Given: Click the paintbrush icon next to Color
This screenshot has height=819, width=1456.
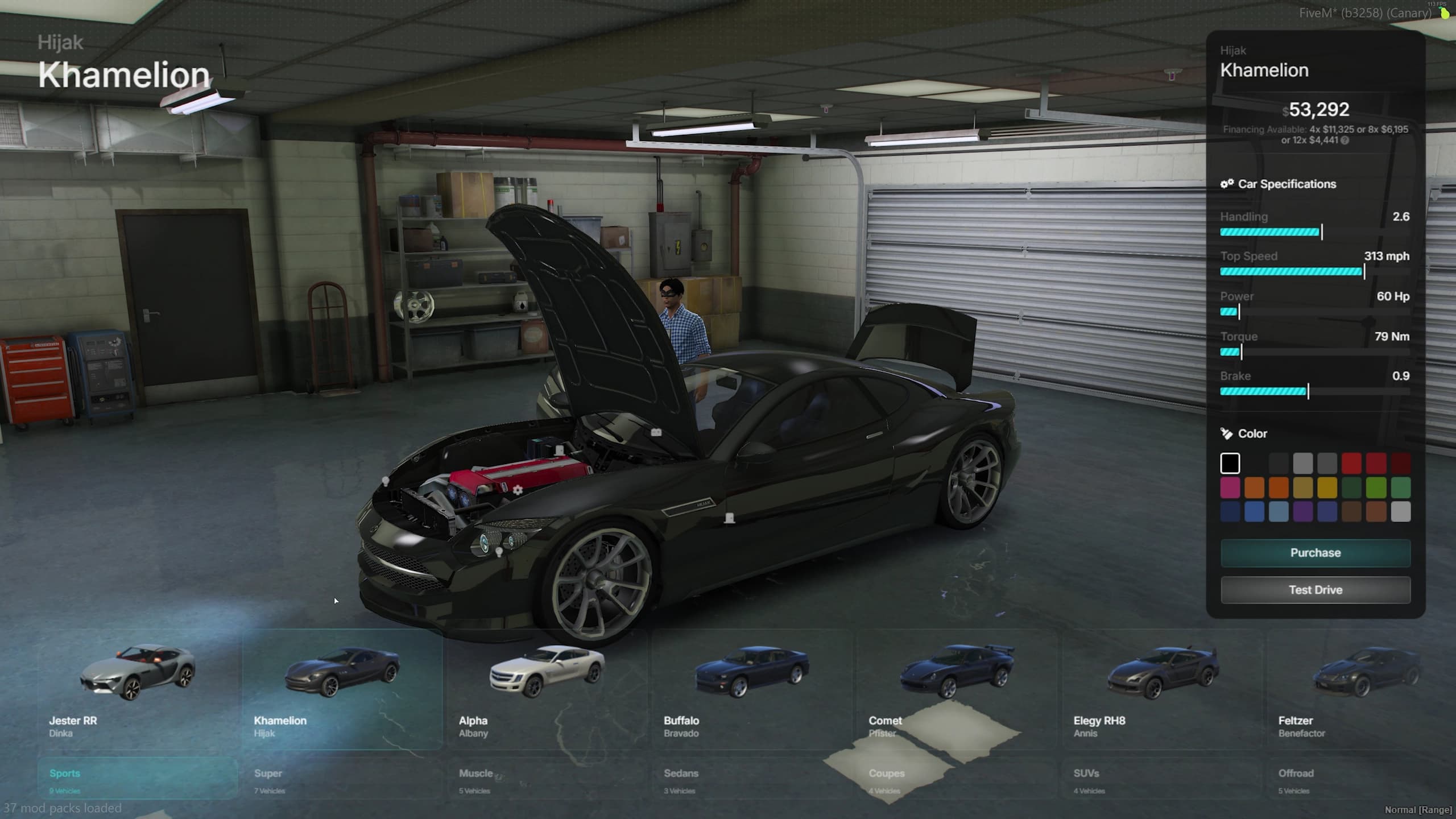Looking at the screenshot, I should [1226, 434].
